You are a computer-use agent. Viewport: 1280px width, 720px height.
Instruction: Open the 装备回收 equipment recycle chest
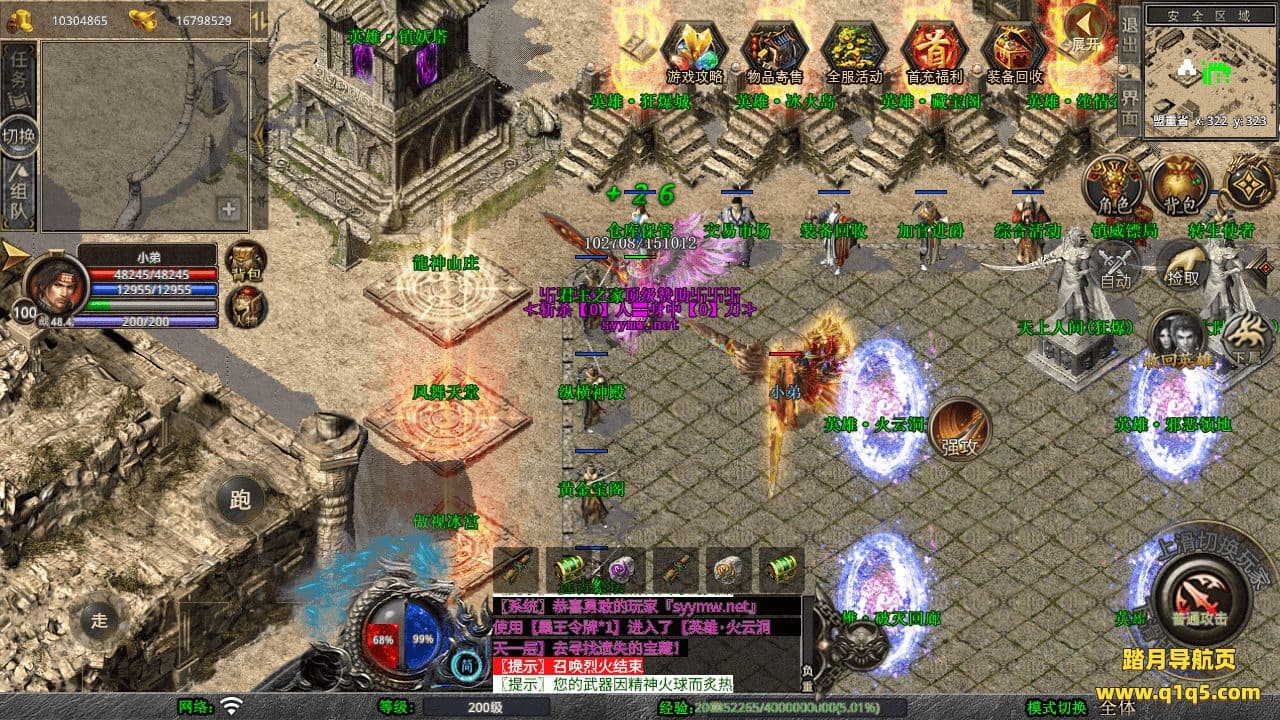click(x=1014, y=50)
